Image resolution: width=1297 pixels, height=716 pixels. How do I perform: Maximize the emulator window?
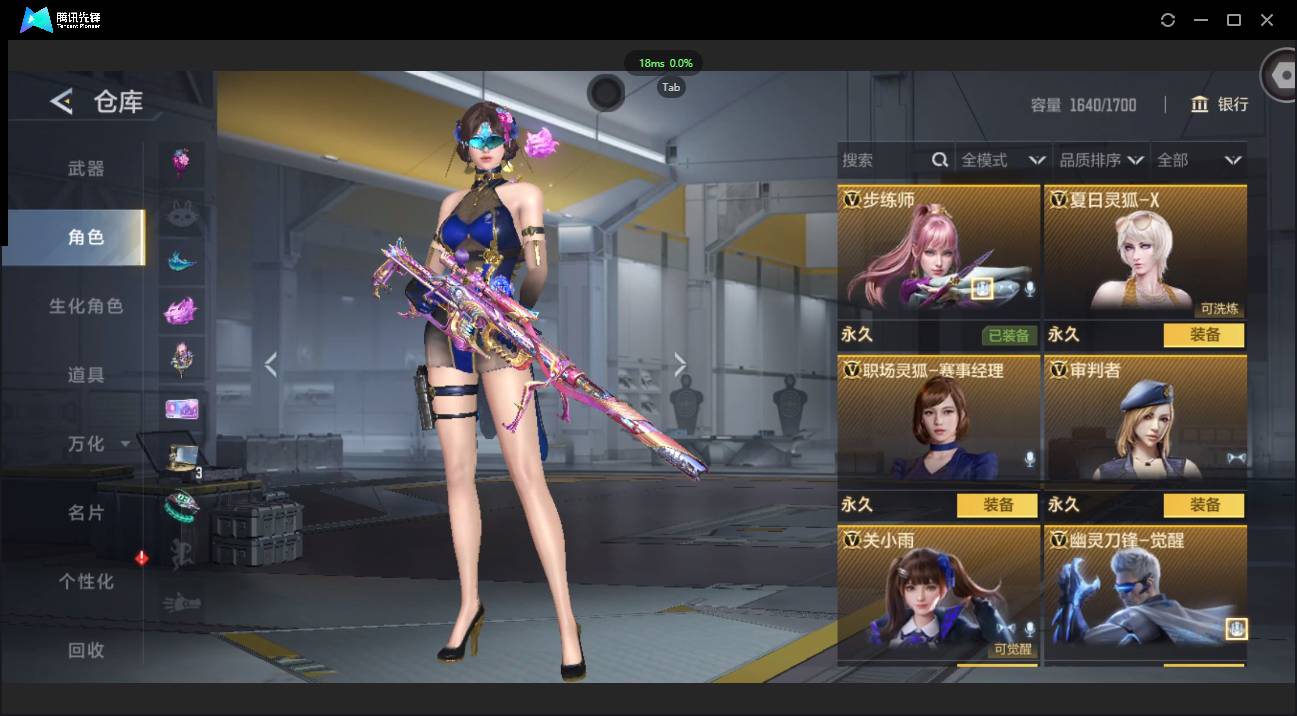[x=1234, y=20]
